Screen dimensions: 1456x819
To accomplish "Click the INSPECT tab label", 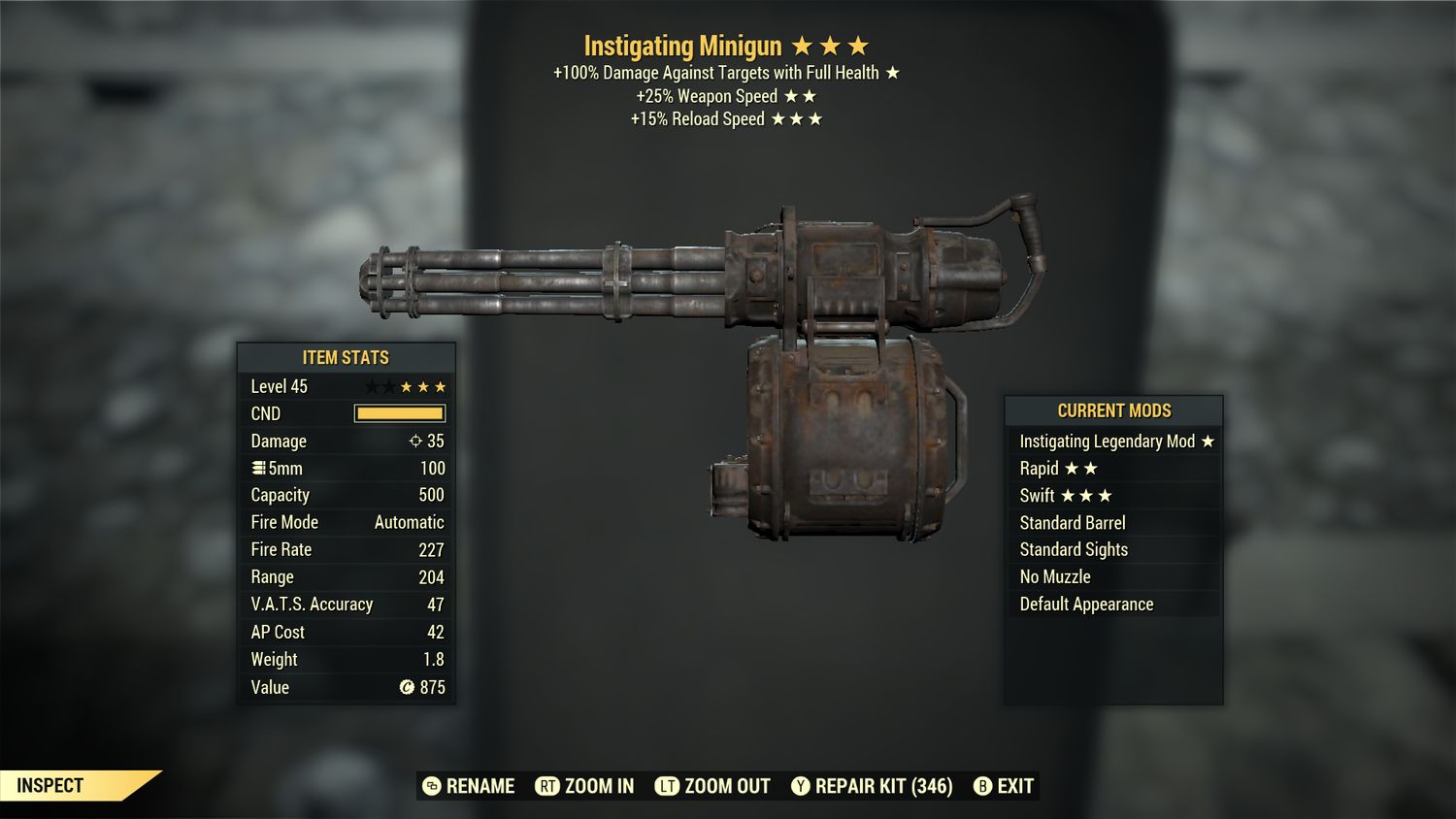I will click(50, 785).
